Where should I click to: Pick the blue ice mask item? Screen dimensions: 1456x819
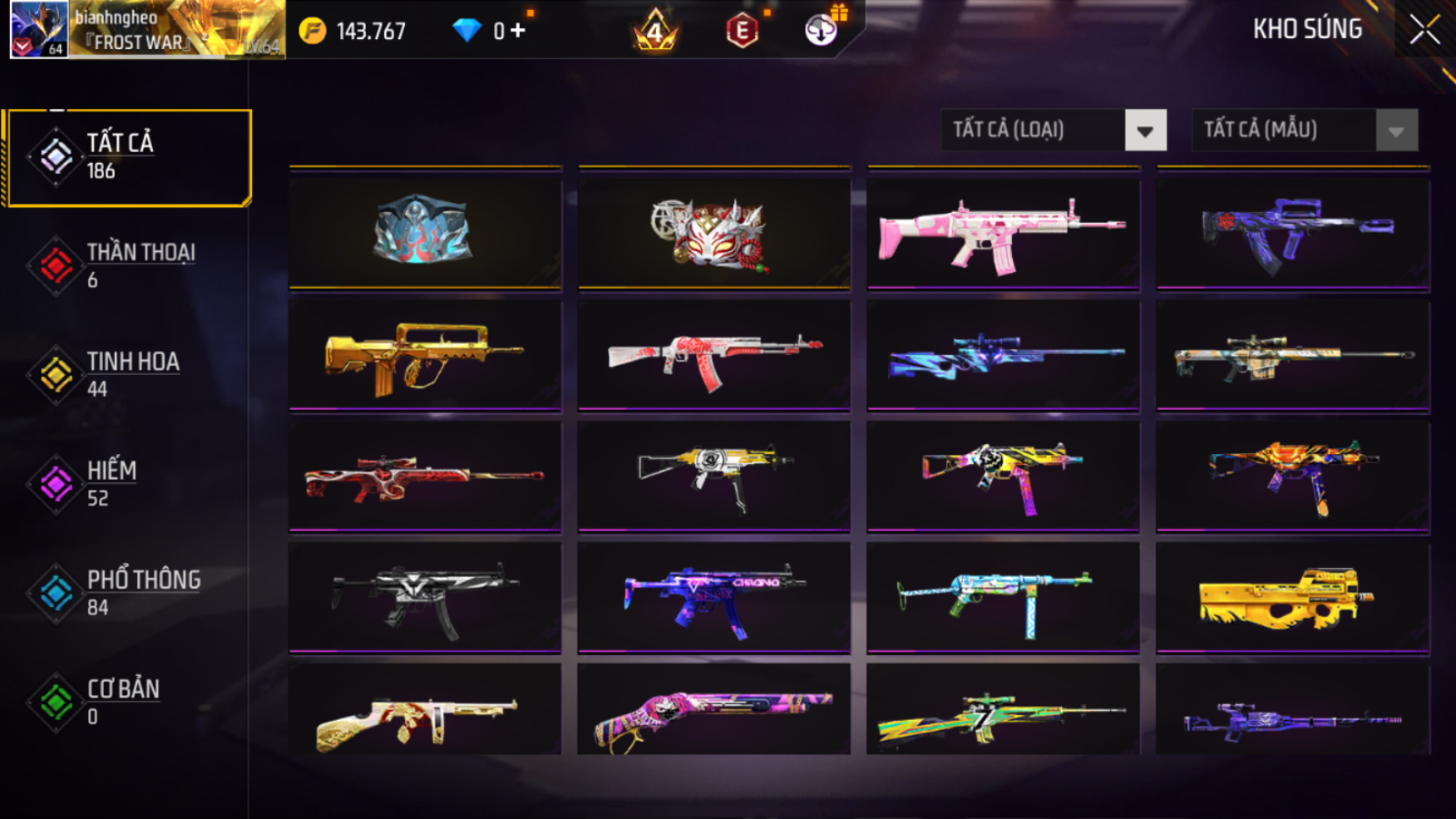tap(425, 230)
